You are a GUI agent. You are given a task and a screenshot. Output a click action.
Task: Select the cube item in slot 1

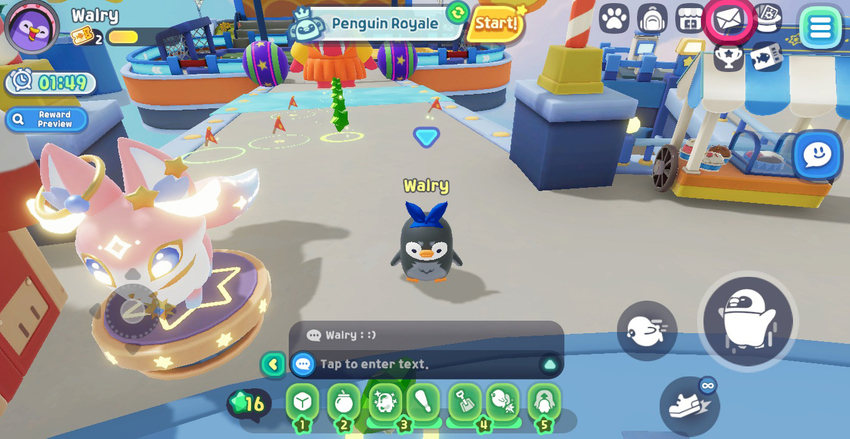(302, 402)
